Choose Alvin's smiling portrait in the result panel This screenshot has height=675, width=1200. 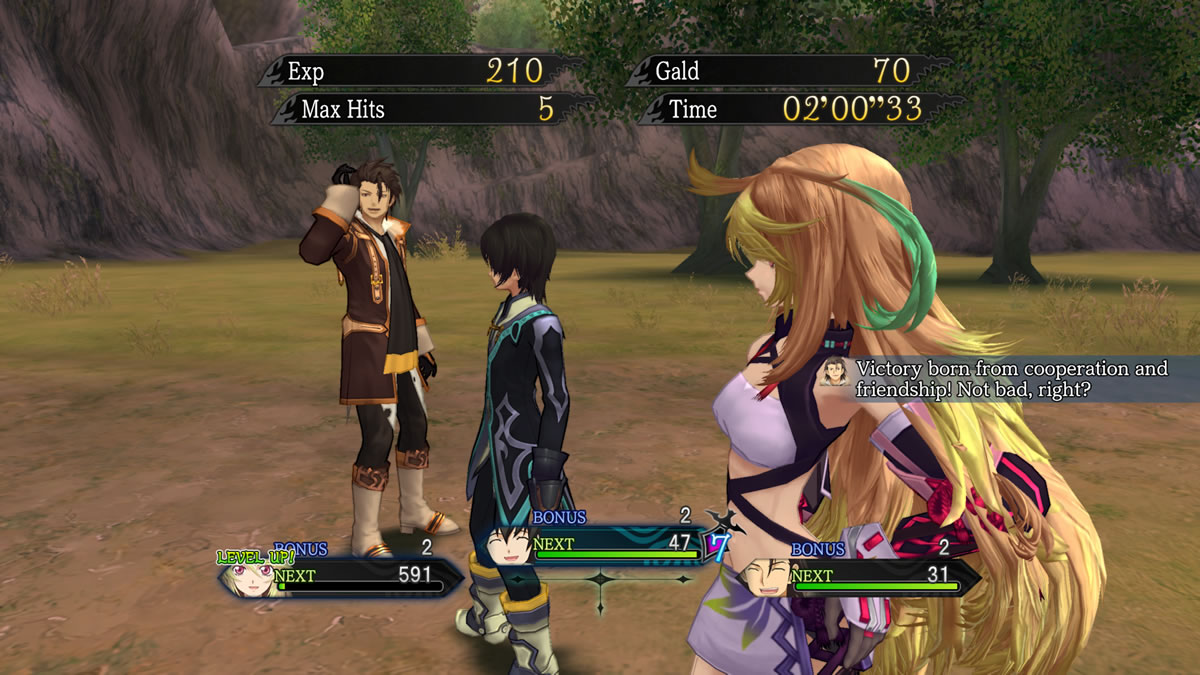point(764,578)
